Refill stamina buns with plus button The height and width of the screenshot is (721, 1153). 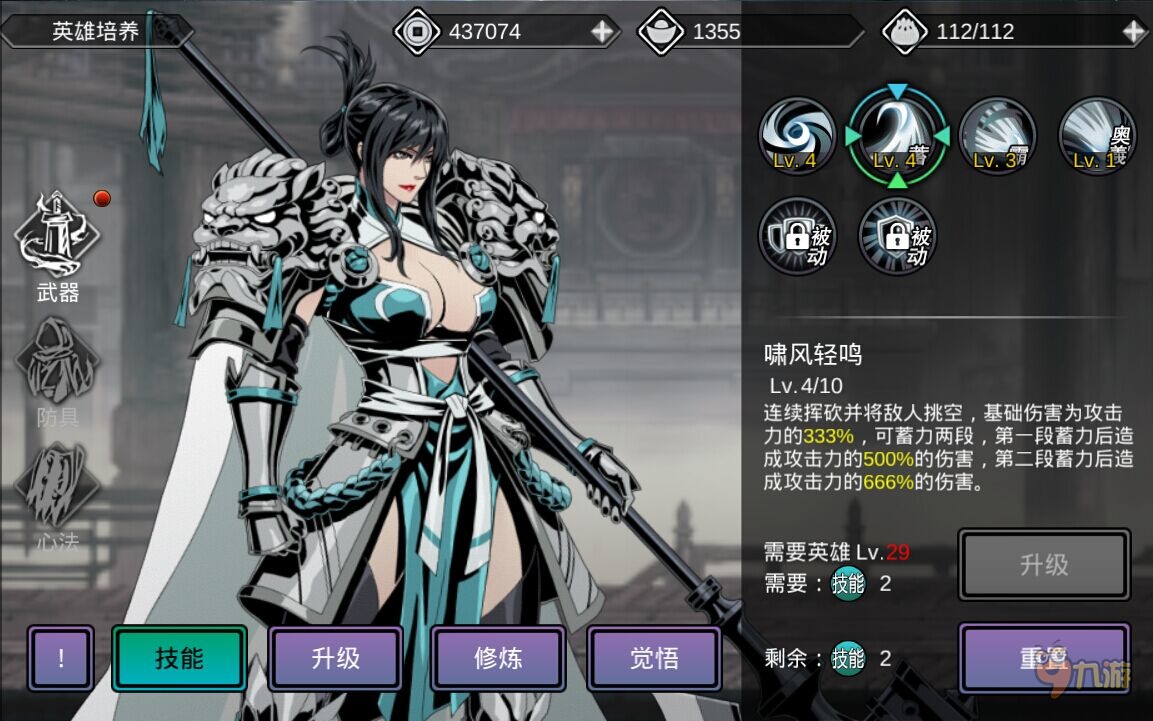coord(1133,31)
